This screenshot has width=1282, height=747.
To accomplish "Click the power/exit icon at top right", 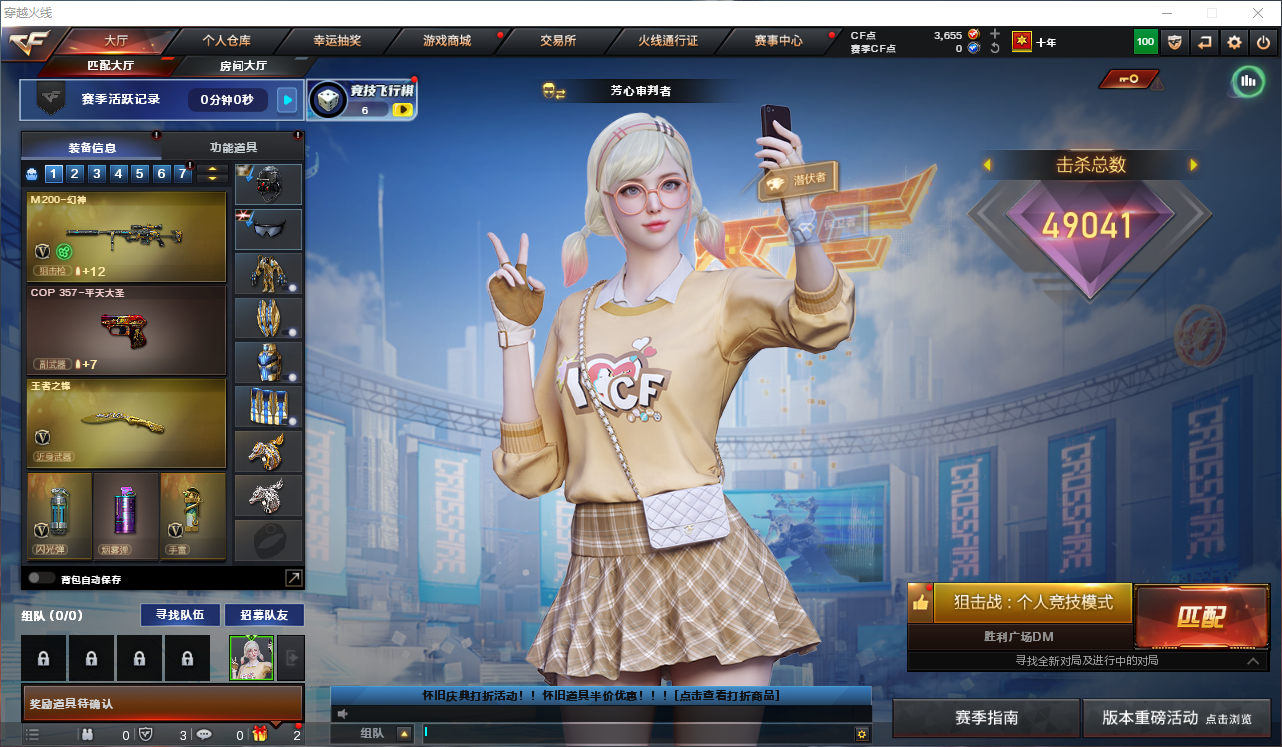I will click(1262, 42).
